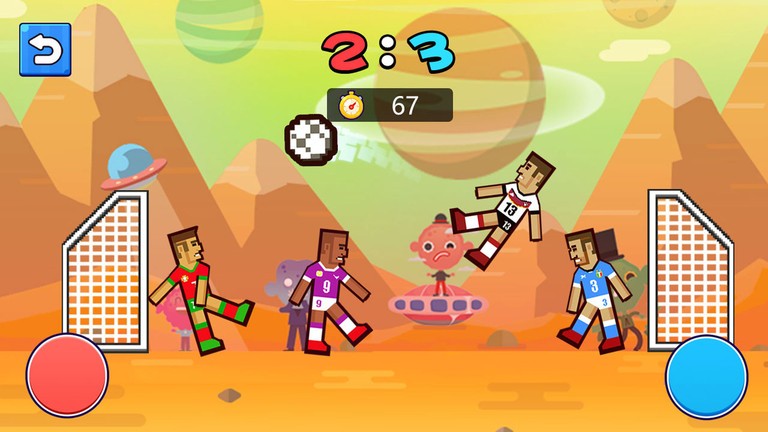Tap the blue round player button
This screenshot has width=768, height=432.
click(x=706, y=377)
